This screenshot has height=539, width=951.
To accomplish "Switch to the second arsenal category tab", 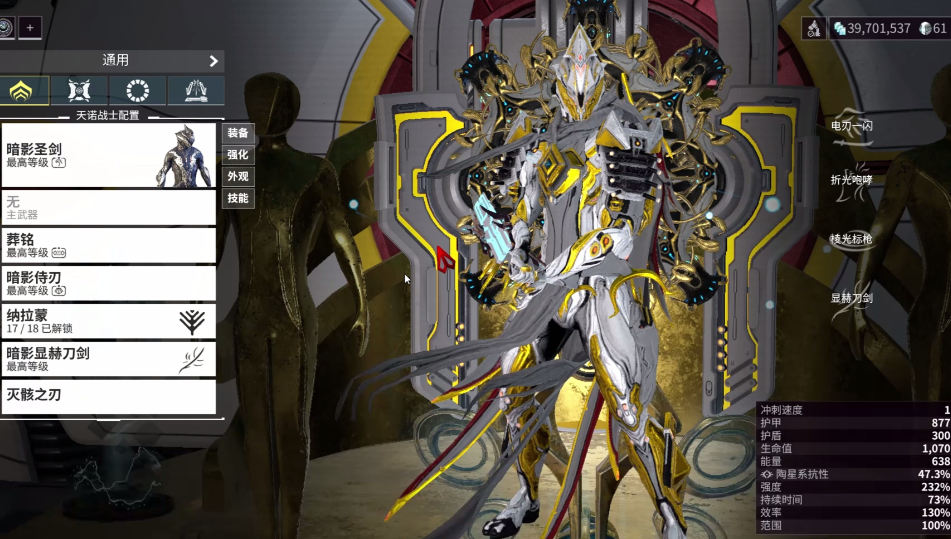I will [79, 91].
